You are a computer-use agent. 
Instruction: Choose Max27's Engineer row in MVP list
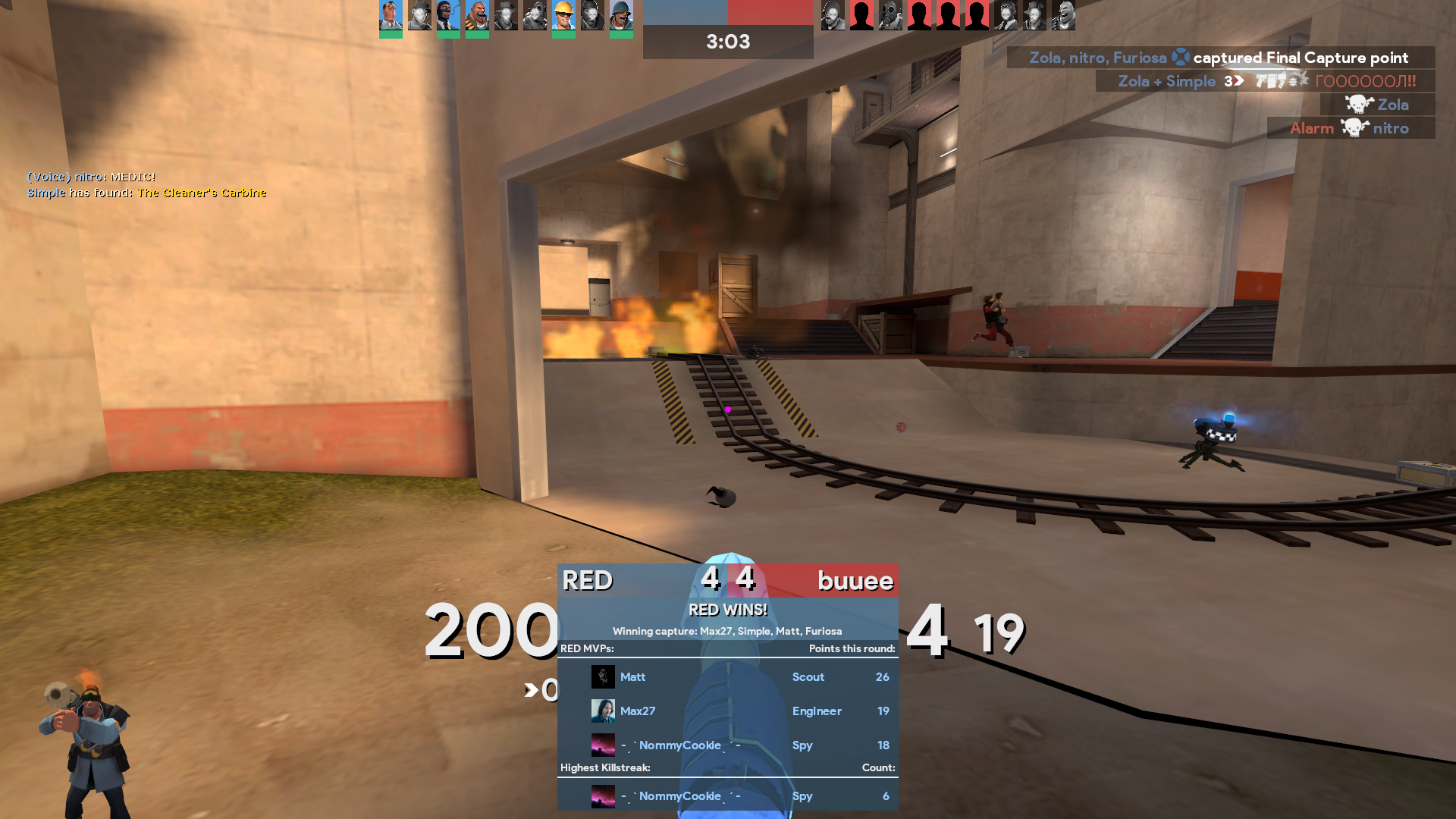click(x=727, y=711)
